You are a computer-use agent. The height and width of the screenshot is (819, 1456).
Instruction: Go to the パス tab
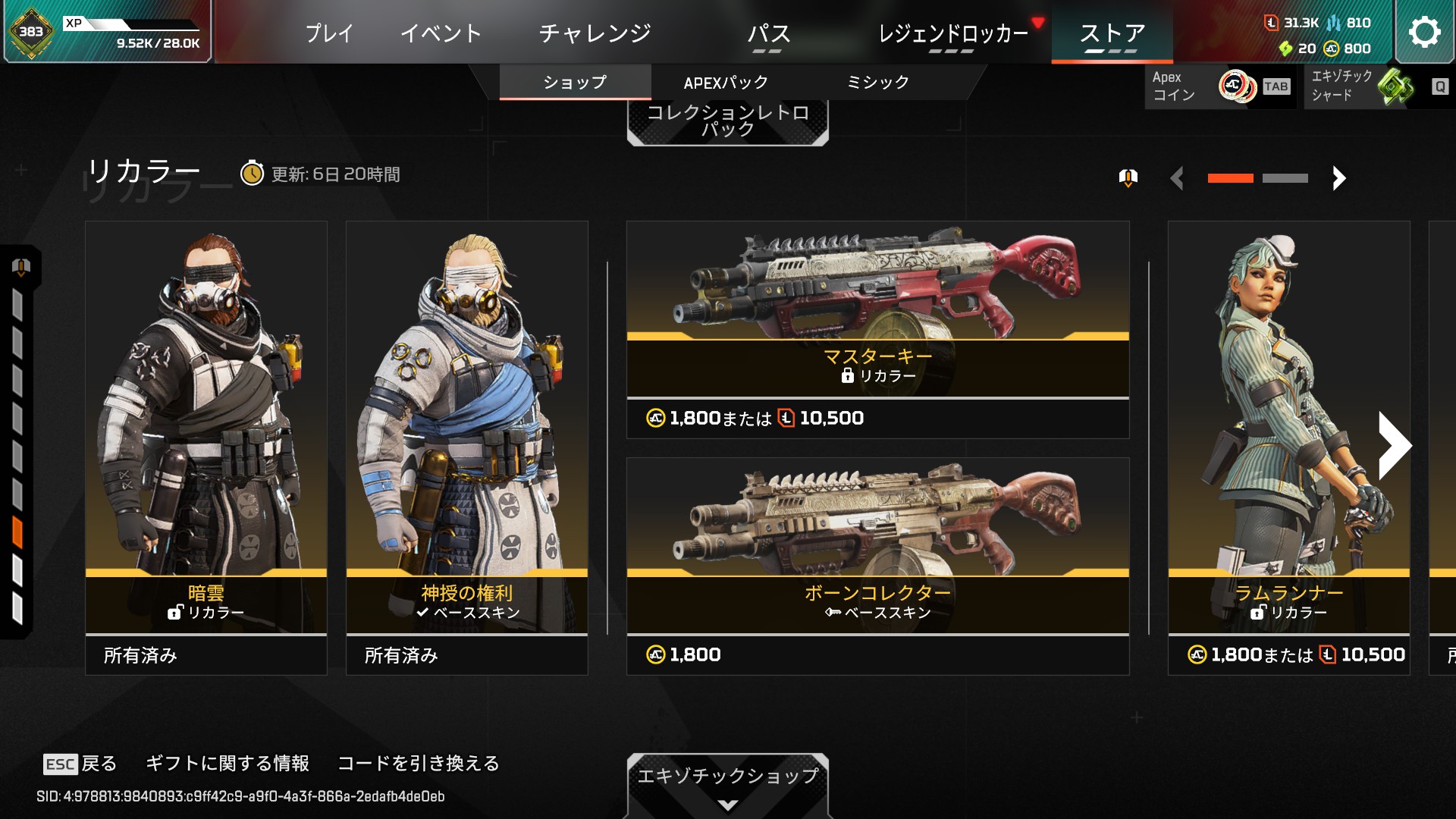pyautogui.click(x=768, y=33)
